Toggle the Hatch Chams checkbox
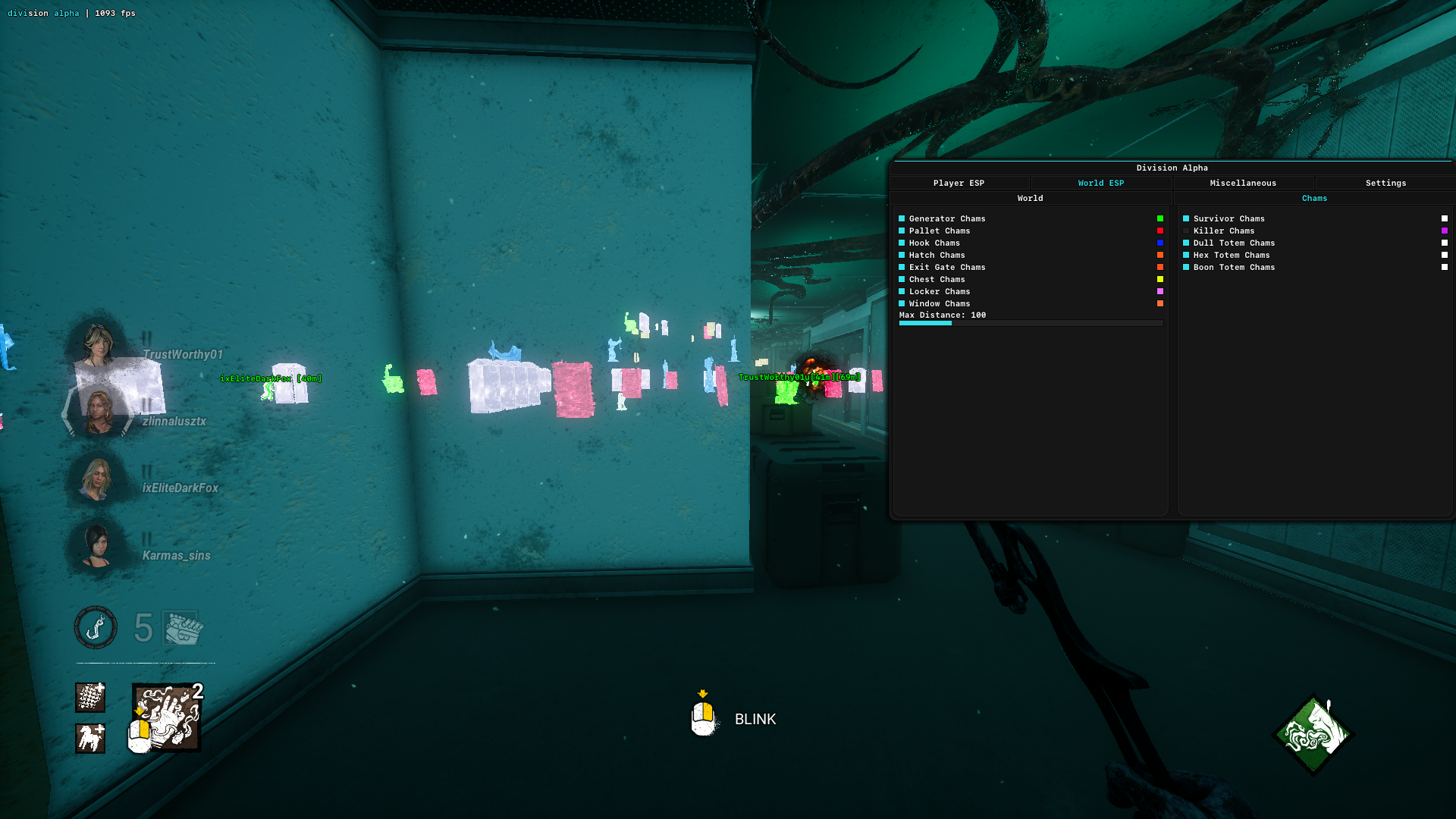The height and width of the screenshot is (819, 1456). click(902, 255)
